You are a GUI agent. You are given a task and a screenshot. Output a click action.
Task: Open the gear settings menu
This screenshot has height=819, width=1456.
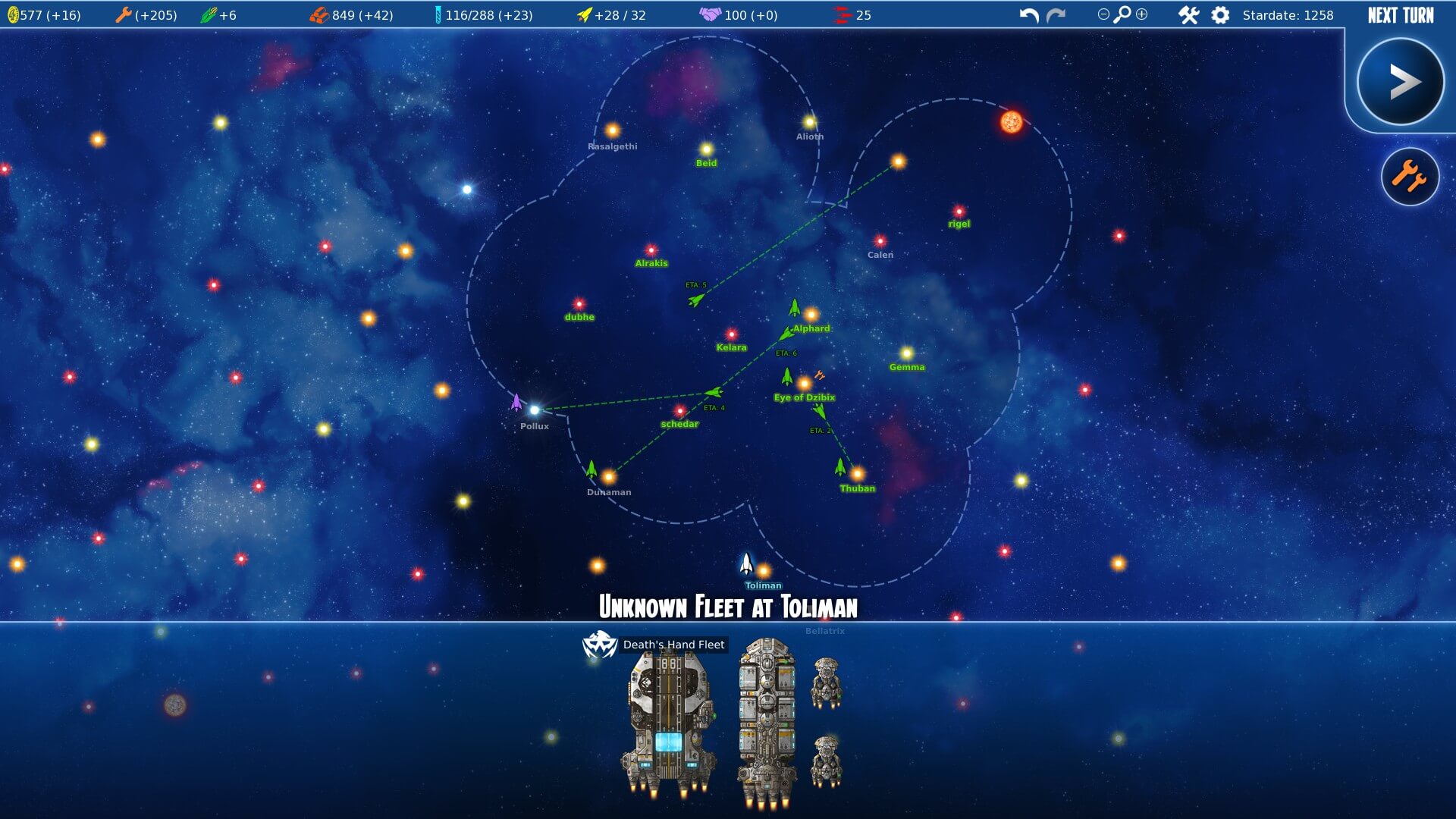pos(1220,15)
